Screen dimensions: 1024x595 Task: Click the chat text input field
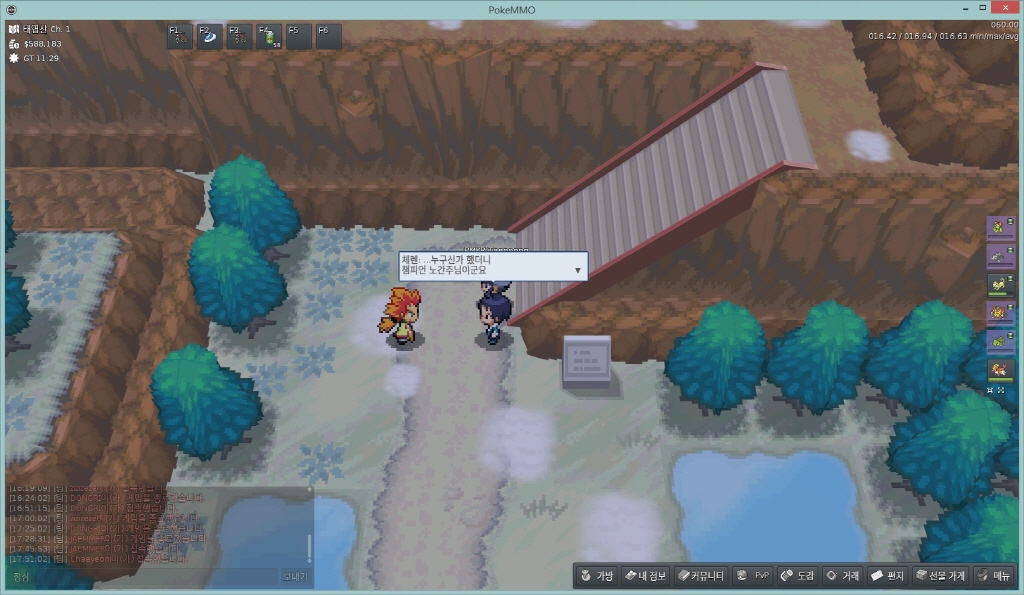coord(150,577)
